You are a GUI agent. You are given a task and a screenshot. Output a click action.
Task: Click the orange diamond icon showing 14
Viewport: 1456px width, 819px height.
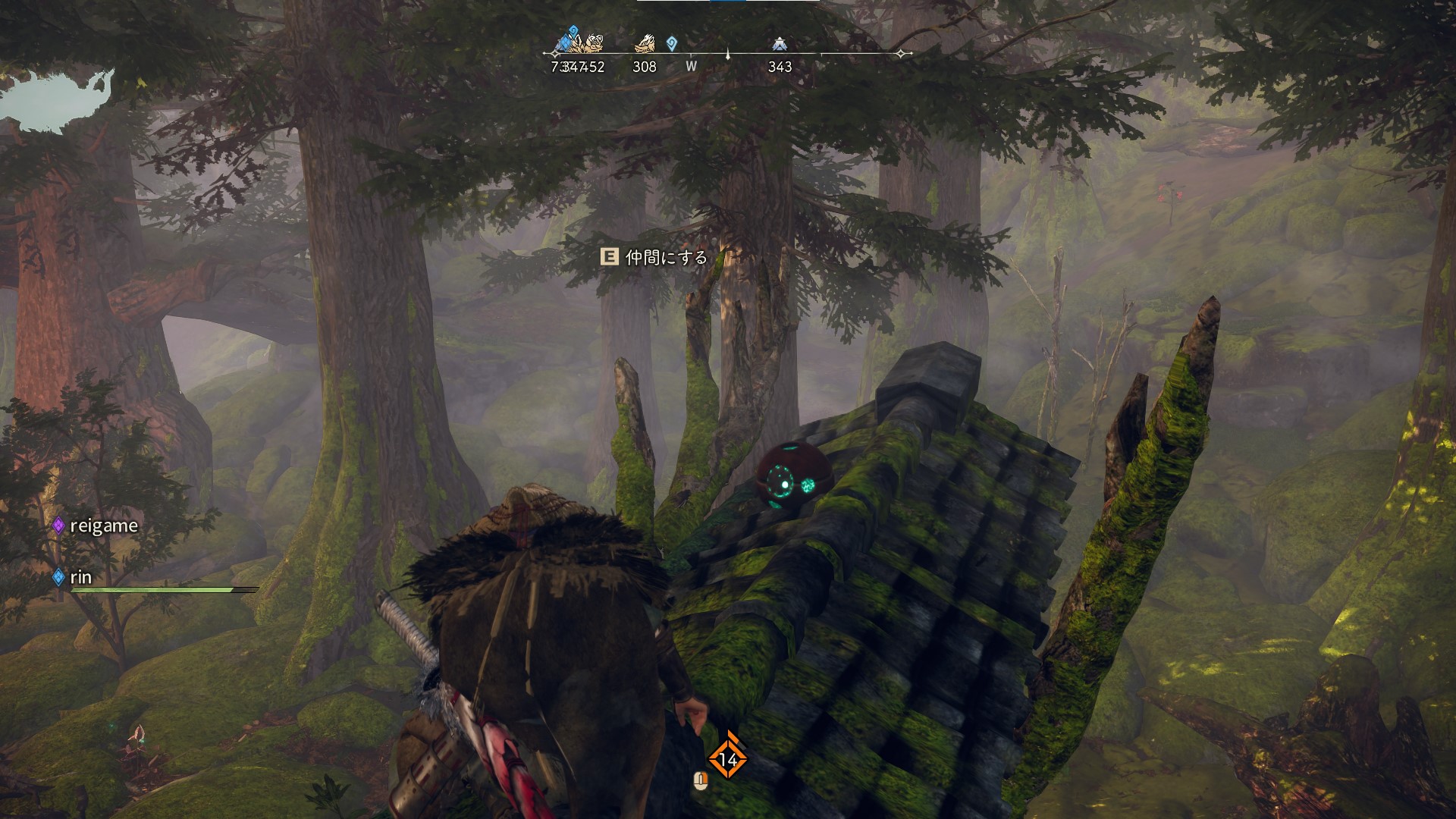pyautogui.click(x=728, y=758)
